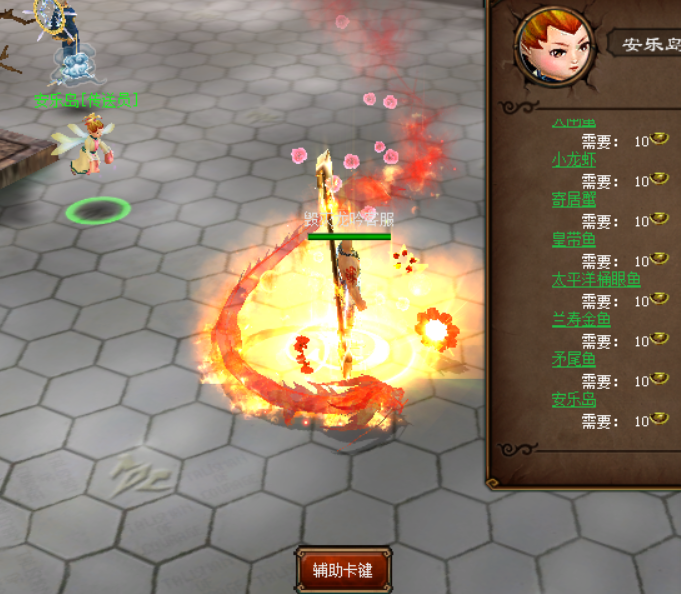Choose the 兰寿金鱼 link
Image resolution: width=681 pixels, height=594 pixels.
(580, 320)
